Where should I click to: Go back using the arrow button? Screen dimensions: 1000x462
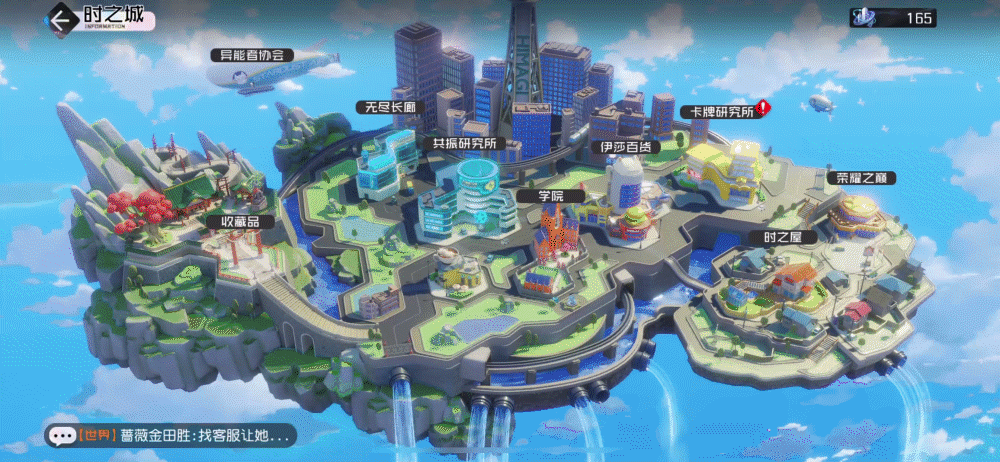tap(64, 19)
